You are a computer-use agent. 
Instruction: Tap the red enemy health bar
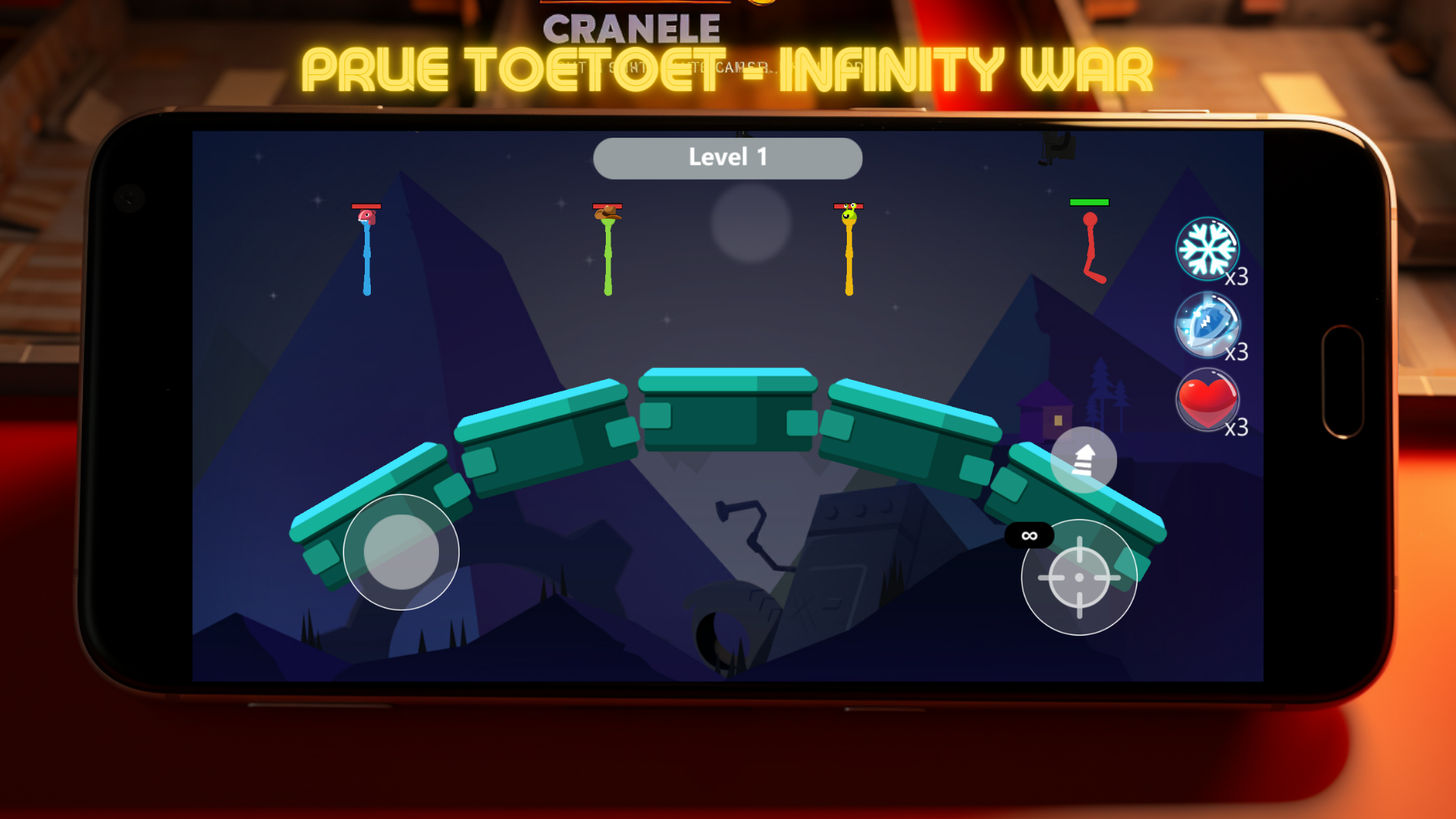[366, 206]
